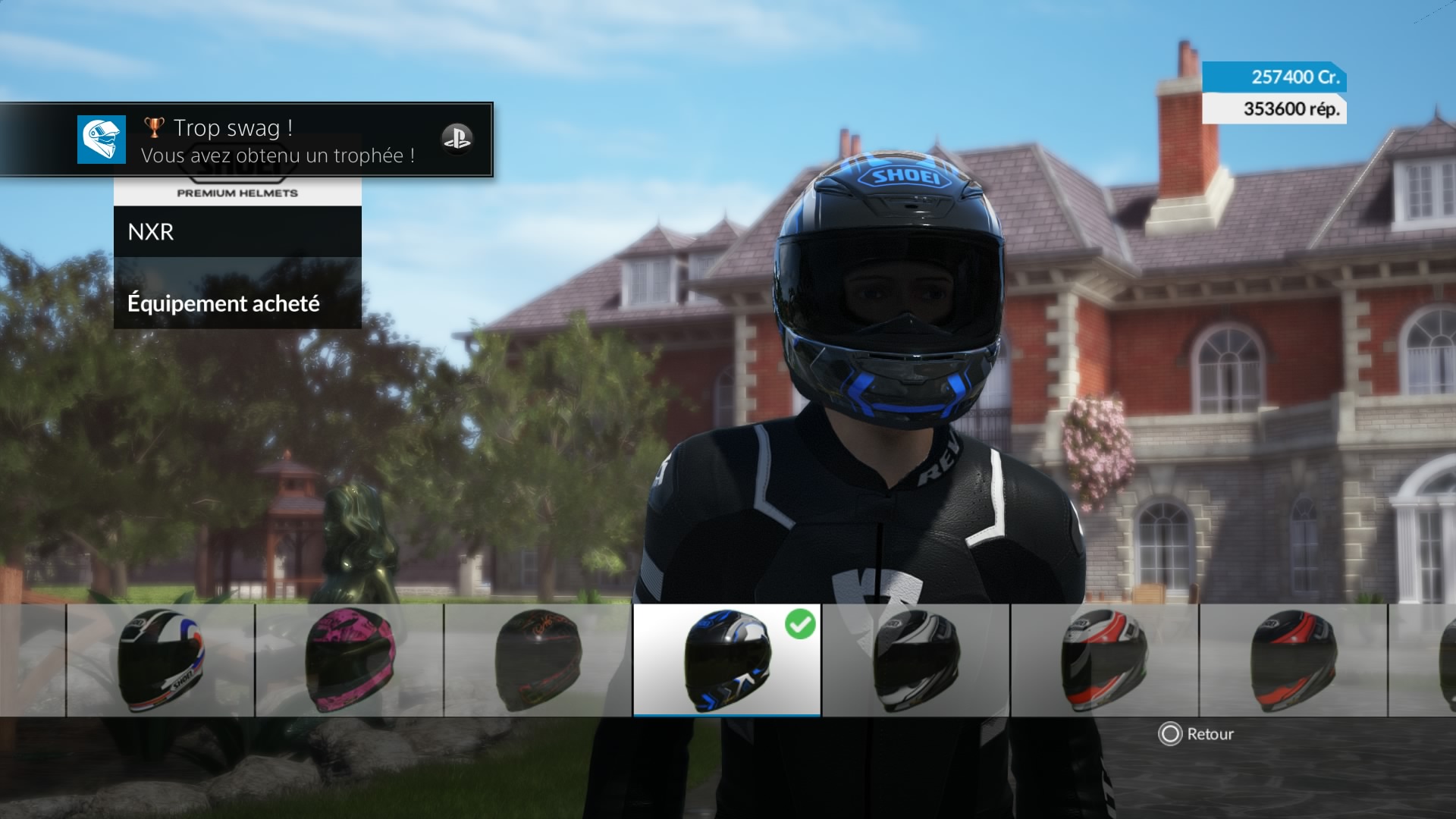
Task: Pick the black helmet with red stripe
Action: tap(1293, 661)
